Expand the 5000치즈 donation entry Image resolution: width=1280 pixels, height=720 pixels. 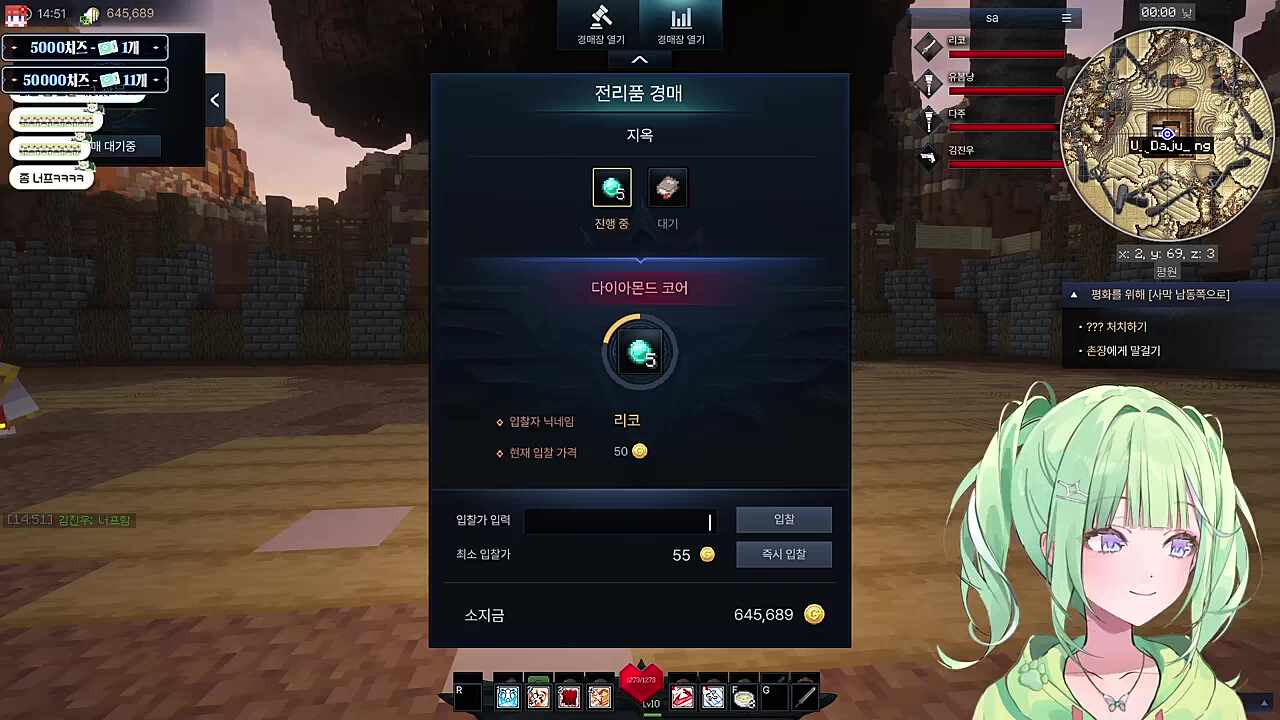(84, 47)
